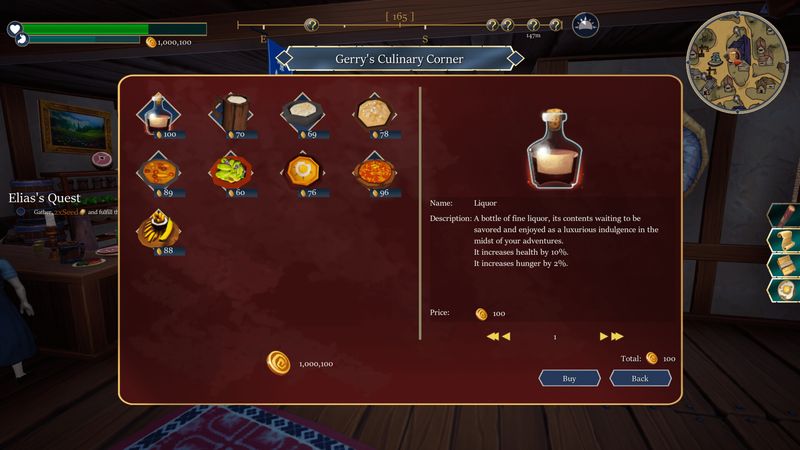Click the fried egg side icon
This screenshot has width=800, height=450.
(x=784, y=290)
